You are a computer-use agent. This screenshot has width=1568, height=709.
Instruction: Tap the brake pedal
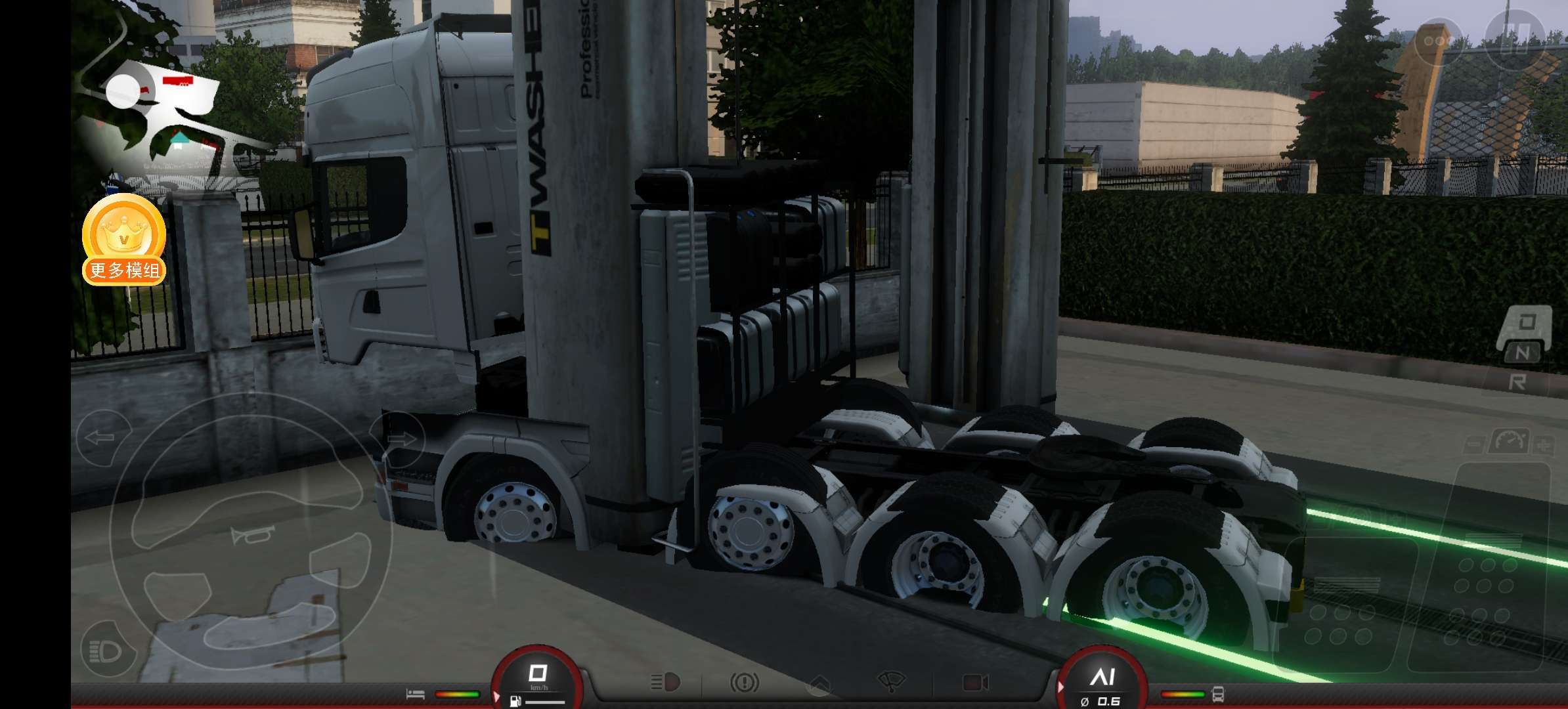pos(1341,604)
